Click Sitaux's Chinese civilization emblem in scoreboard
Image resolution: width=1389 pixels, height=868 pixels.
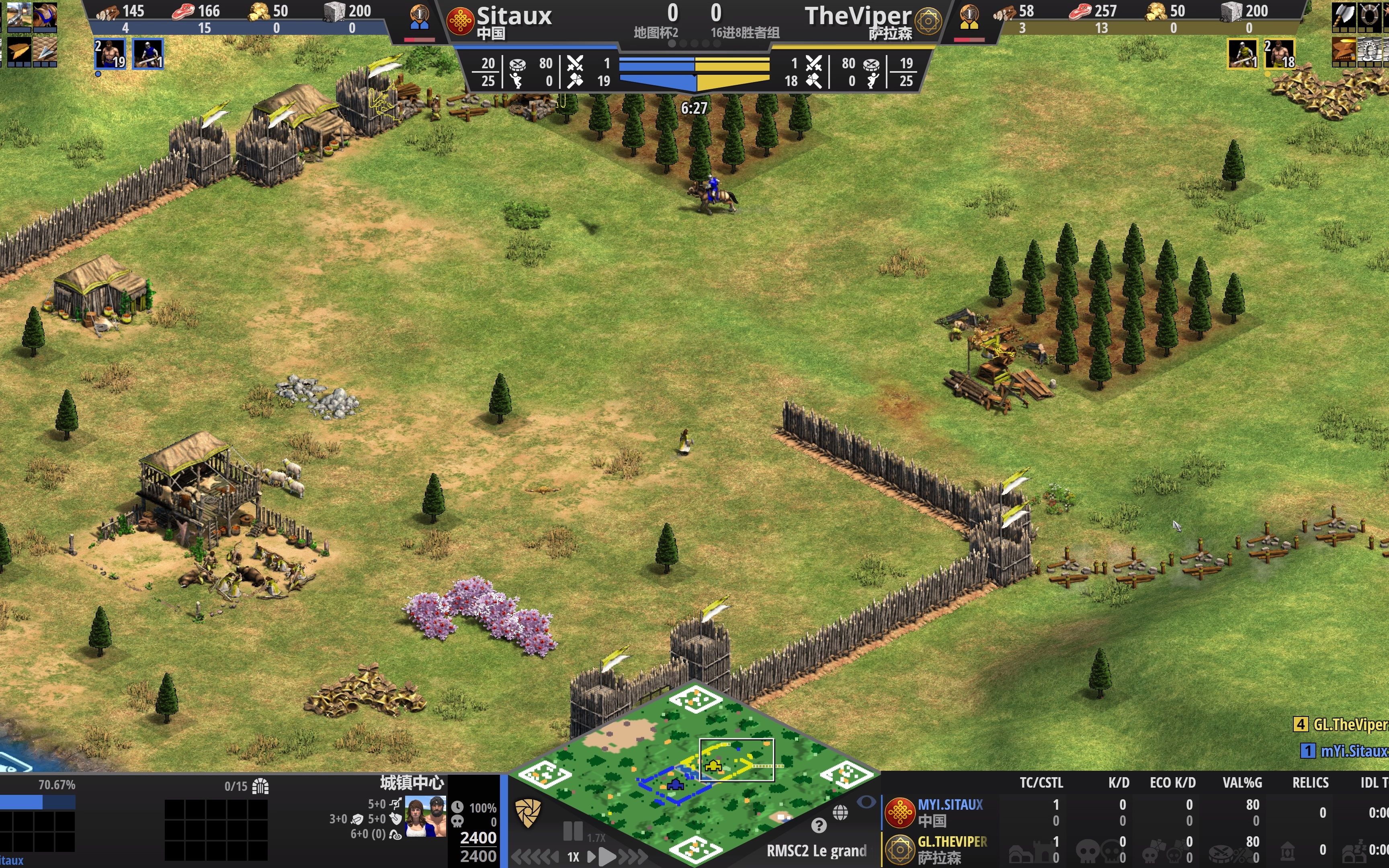pos(460,22)
